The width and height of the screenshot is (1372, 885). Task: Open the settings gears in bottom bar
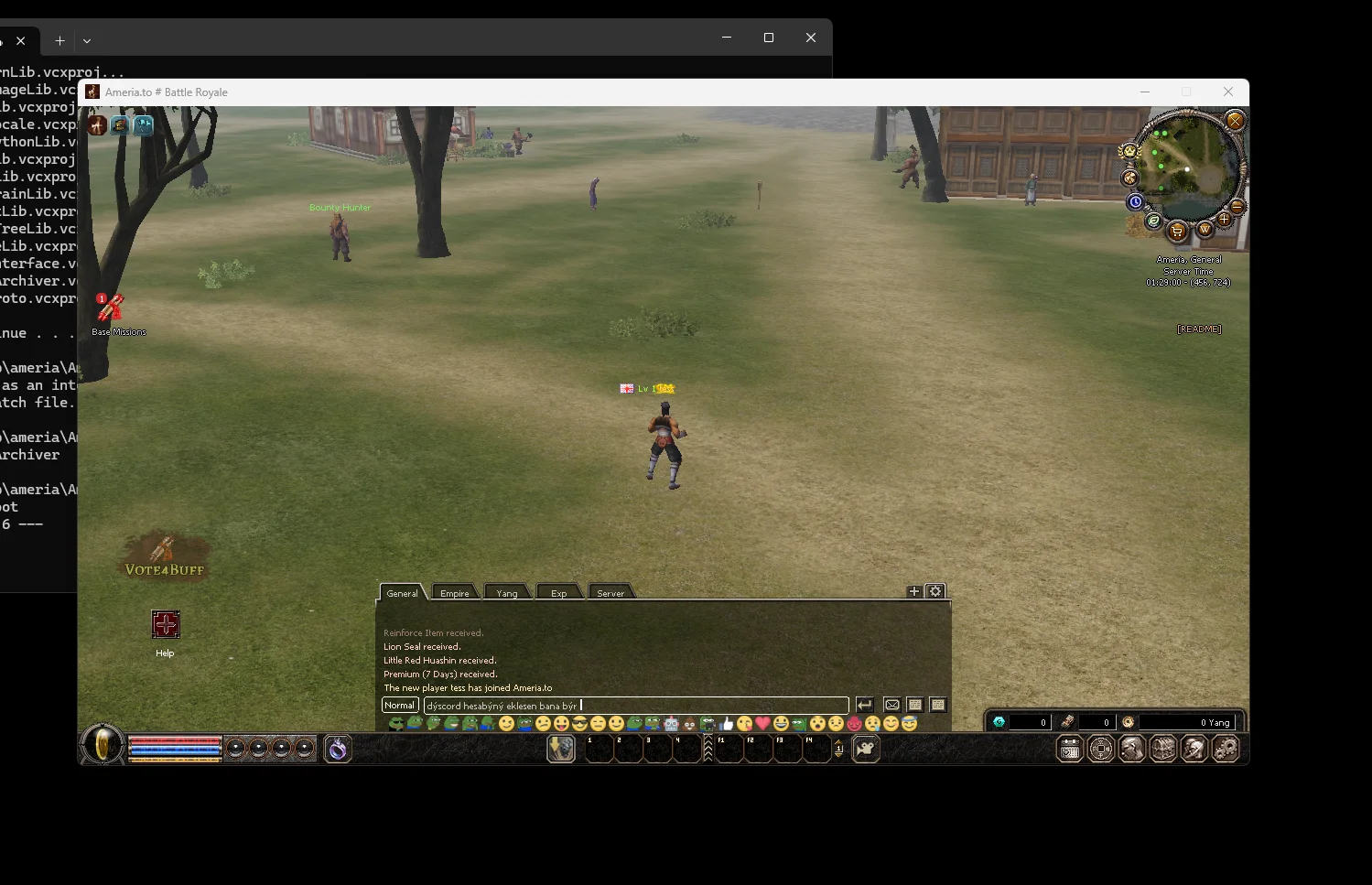point(1226,750)
